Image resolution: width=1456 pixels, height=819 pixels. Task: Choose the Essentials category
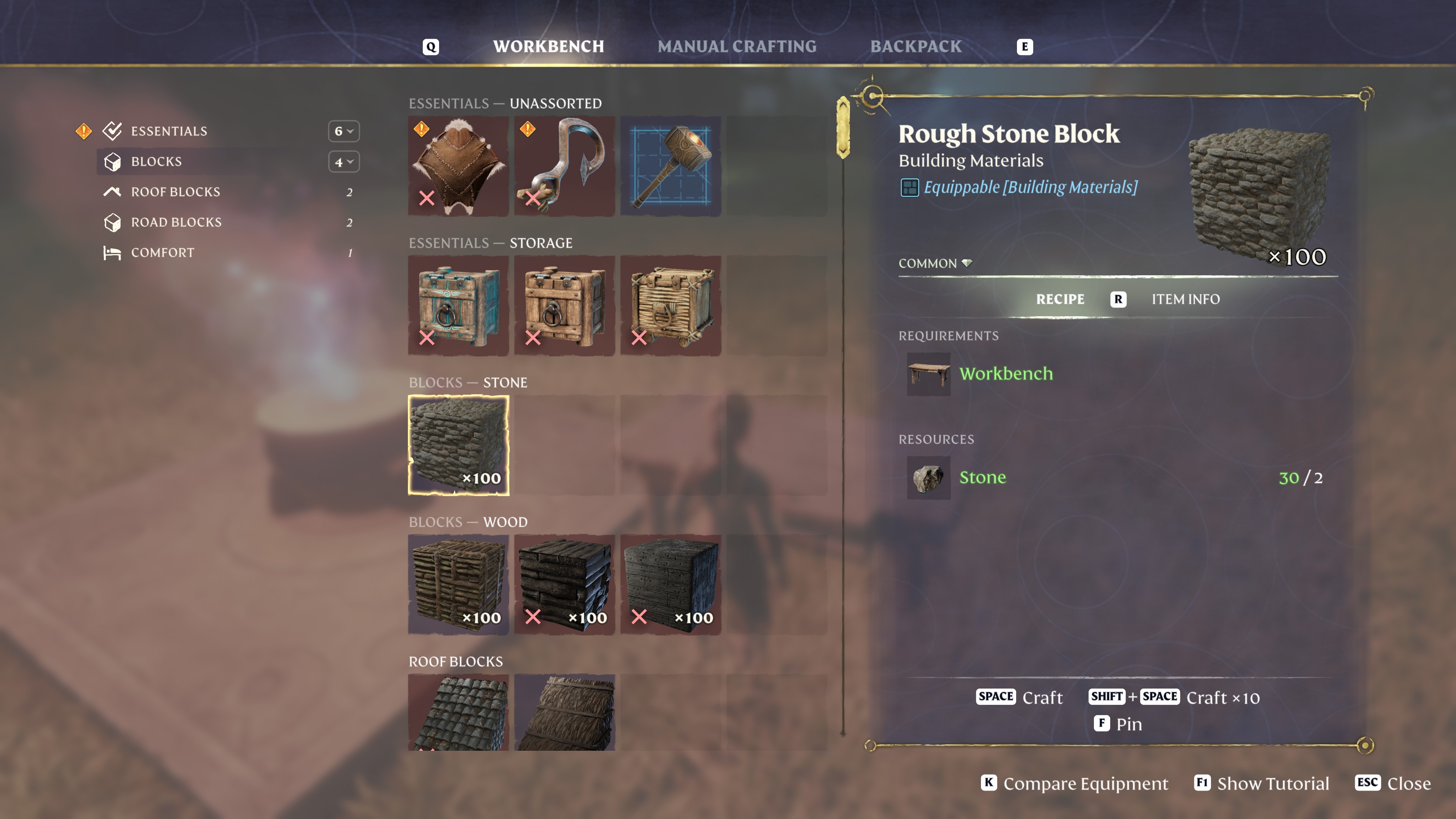tap(169, 131)
